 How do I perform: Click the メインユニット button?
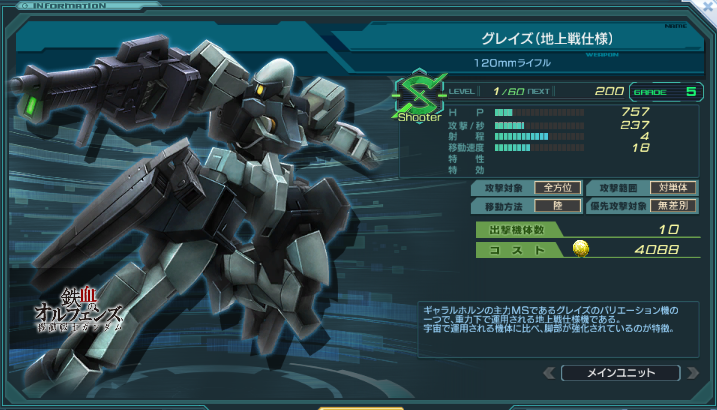(x=621, y=373)
